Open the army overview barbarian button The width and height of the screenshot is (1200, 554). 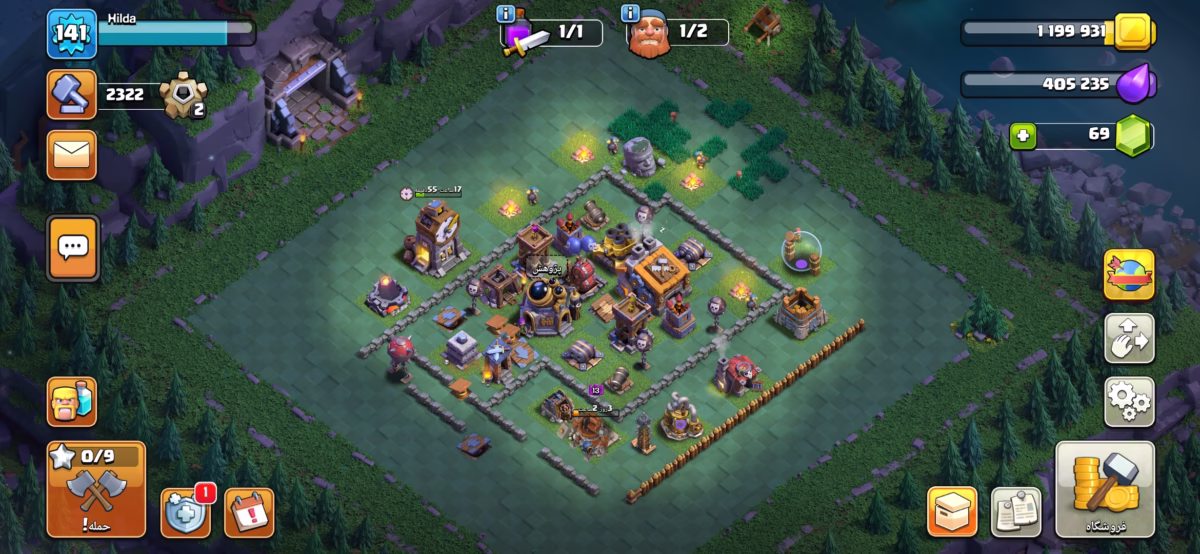(x=72, y=402)
